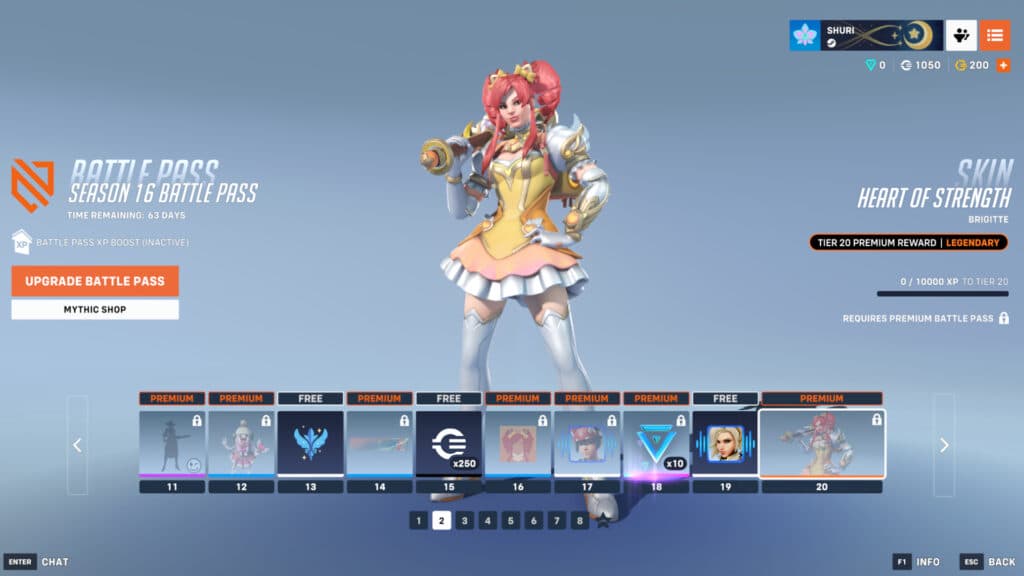Go to the previous tier page

(78, 446)
